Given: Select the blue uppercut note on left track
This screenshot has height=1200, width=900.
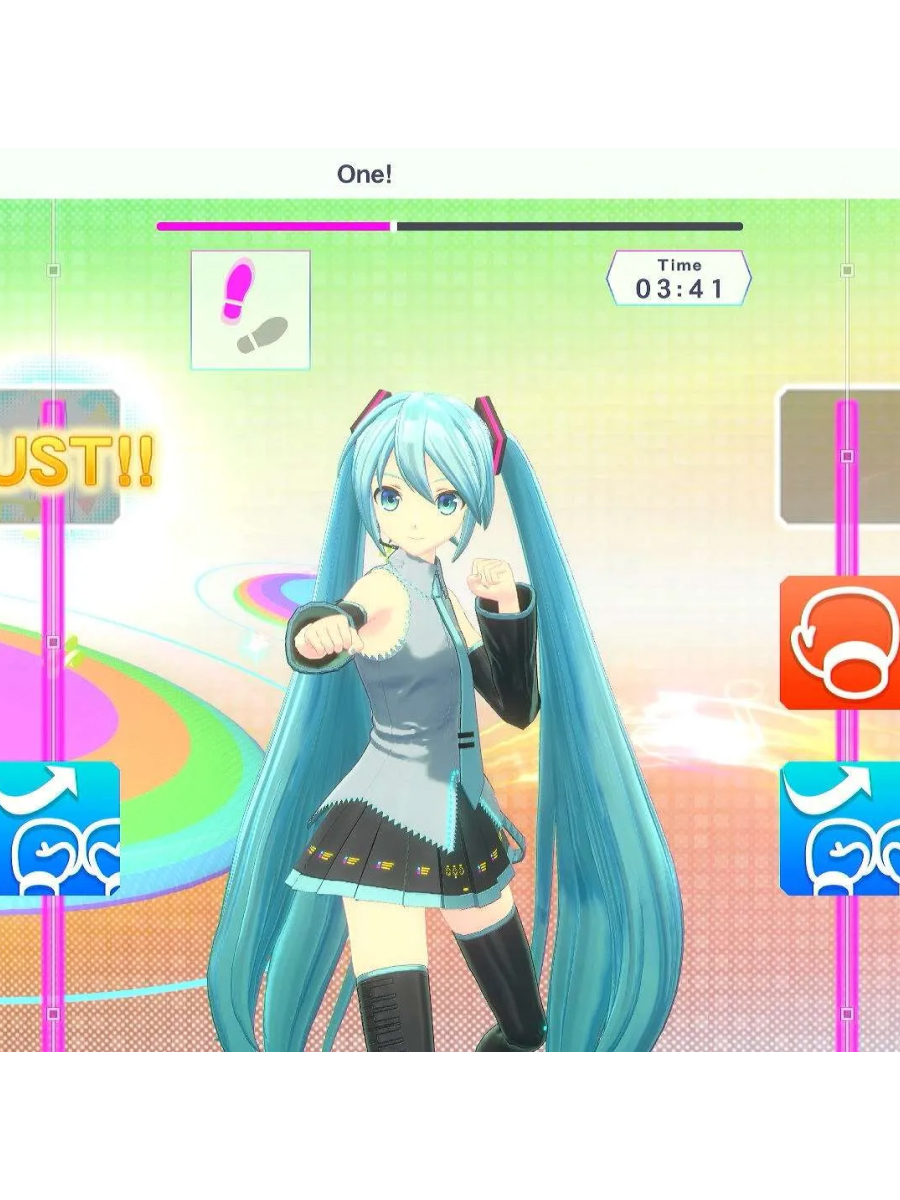Looking at the screenshot, I should (x=60, y=828).
